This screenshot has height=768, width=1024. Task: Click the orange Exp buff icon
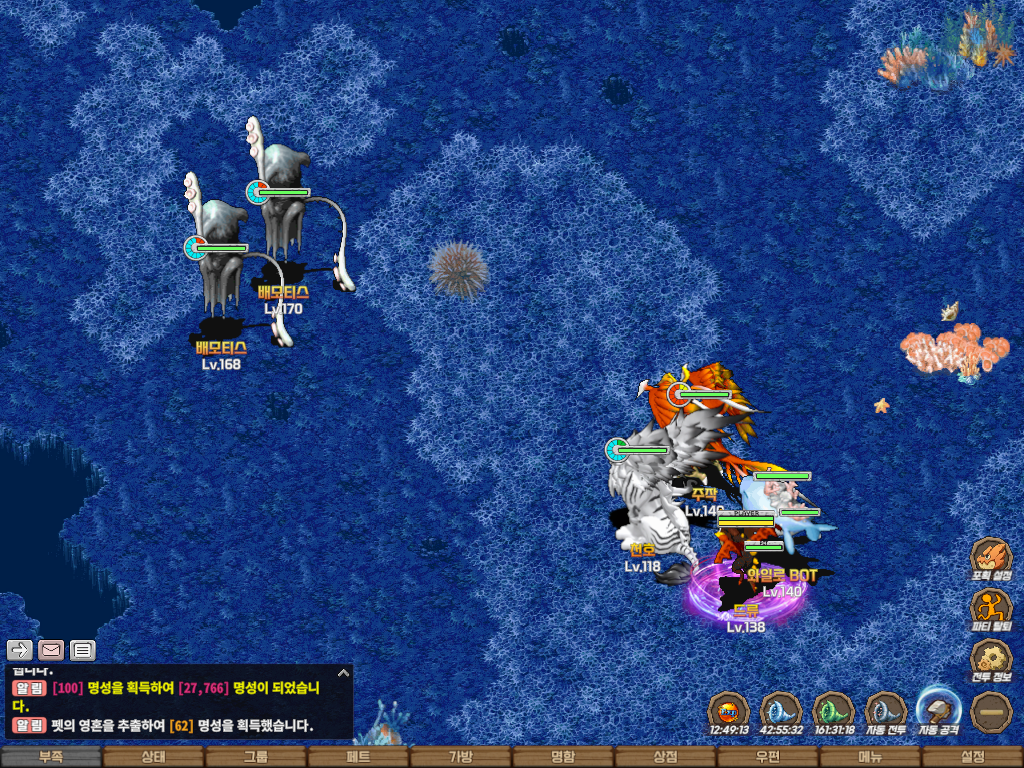click(x=729, y=710)
